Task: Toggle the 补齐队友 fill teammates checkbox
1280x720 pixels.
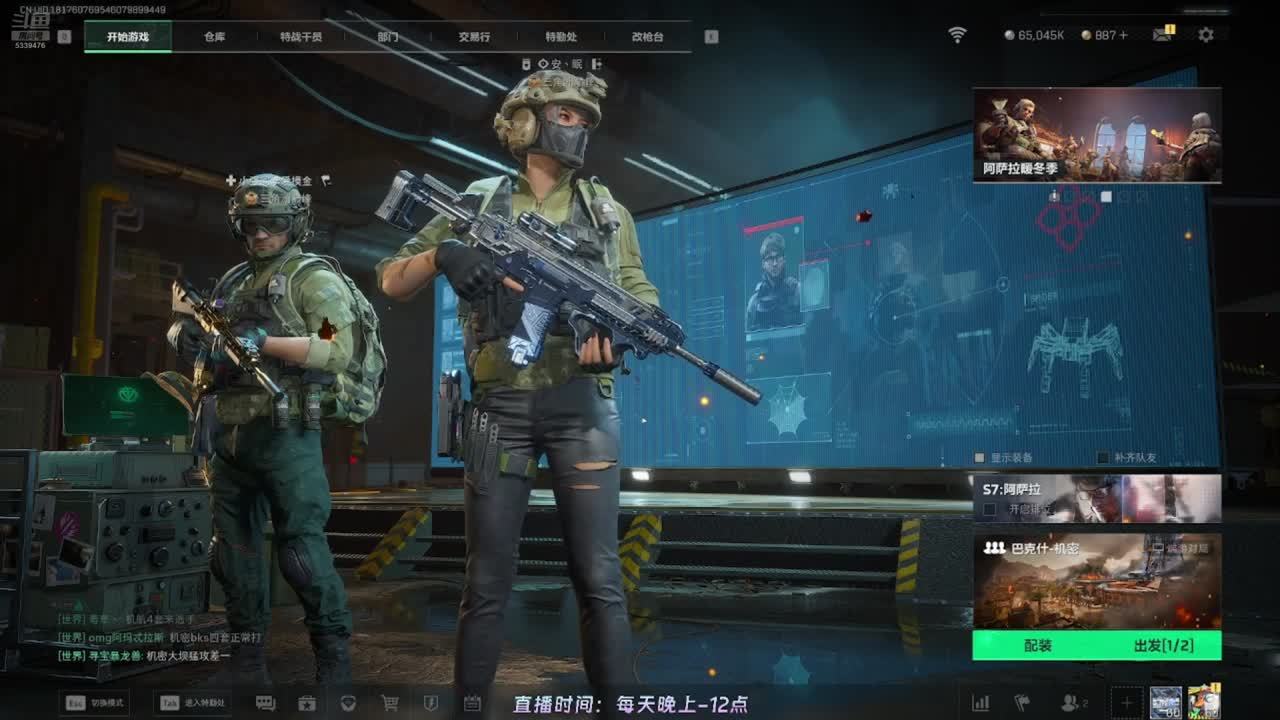Action: 1103,458
